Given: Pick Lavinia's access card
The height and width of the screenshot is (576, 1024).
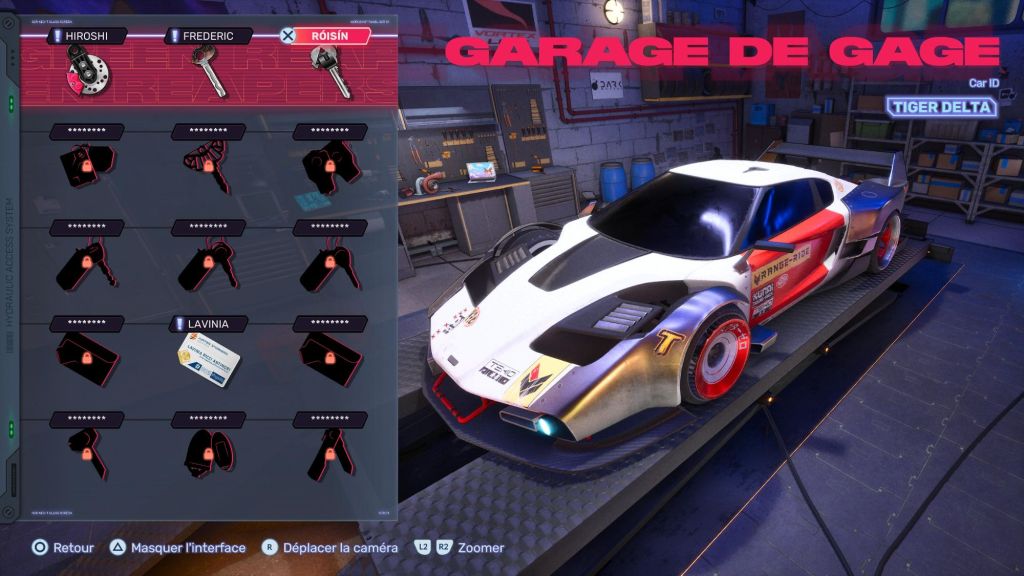Looking at the screenshot, I should (207, 359).
